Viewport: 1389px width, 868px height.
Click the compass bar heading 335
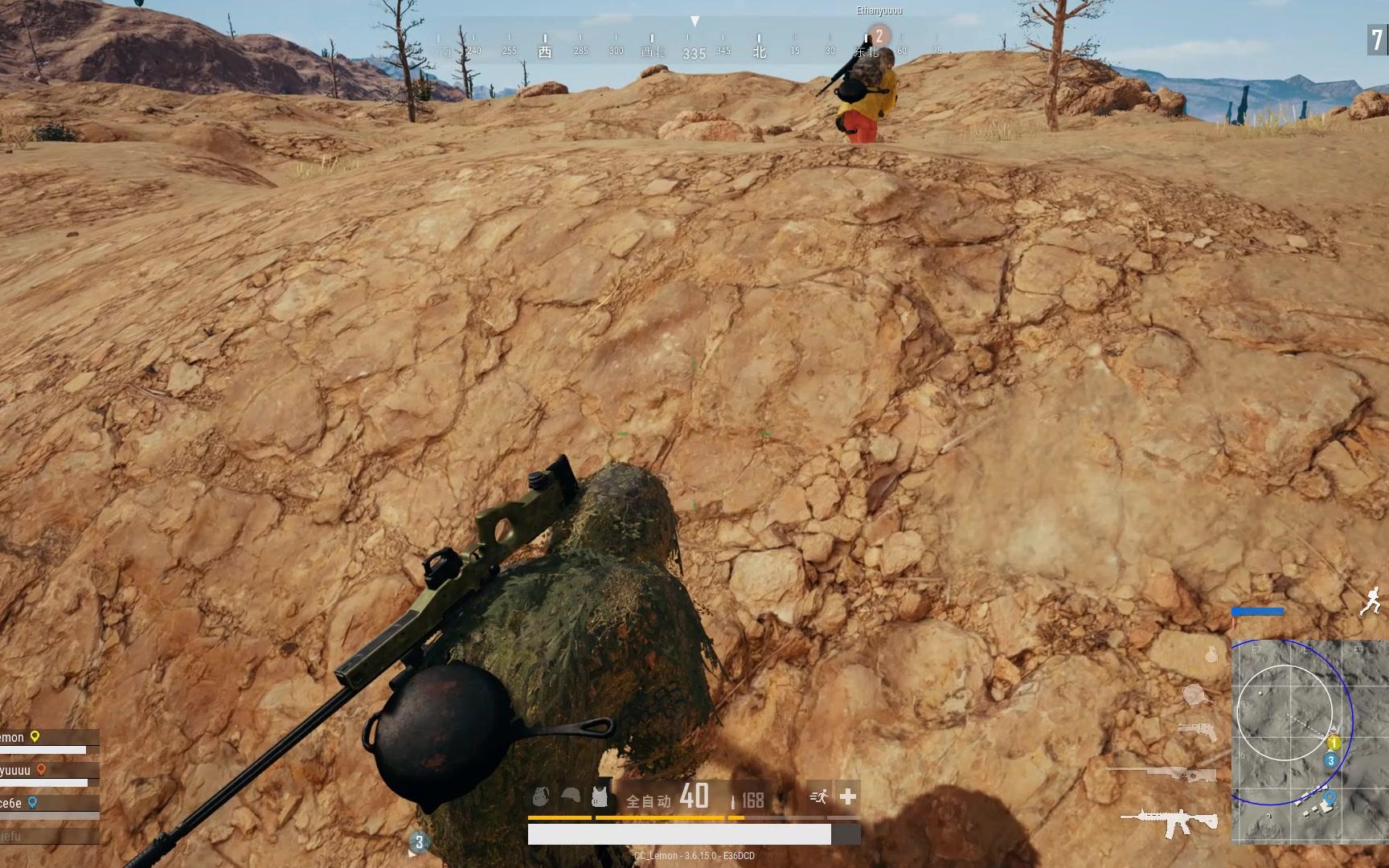(694, 54)
